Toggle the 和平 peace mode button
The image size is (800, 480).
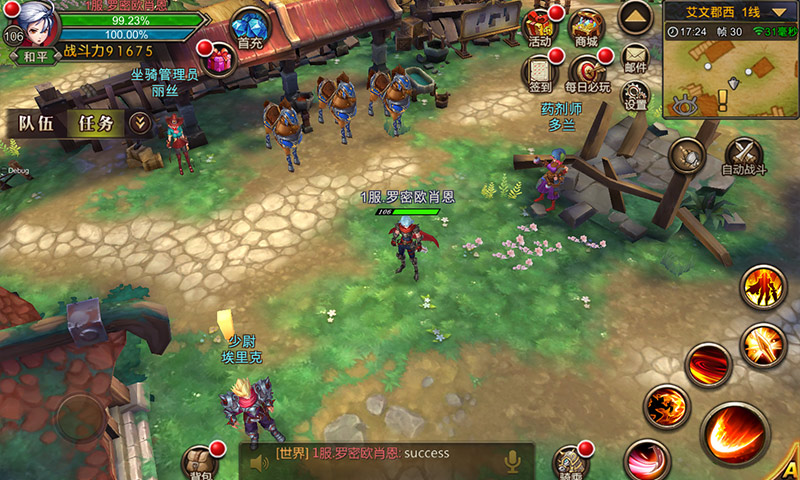pyautogui.click(x=37, y=56)
